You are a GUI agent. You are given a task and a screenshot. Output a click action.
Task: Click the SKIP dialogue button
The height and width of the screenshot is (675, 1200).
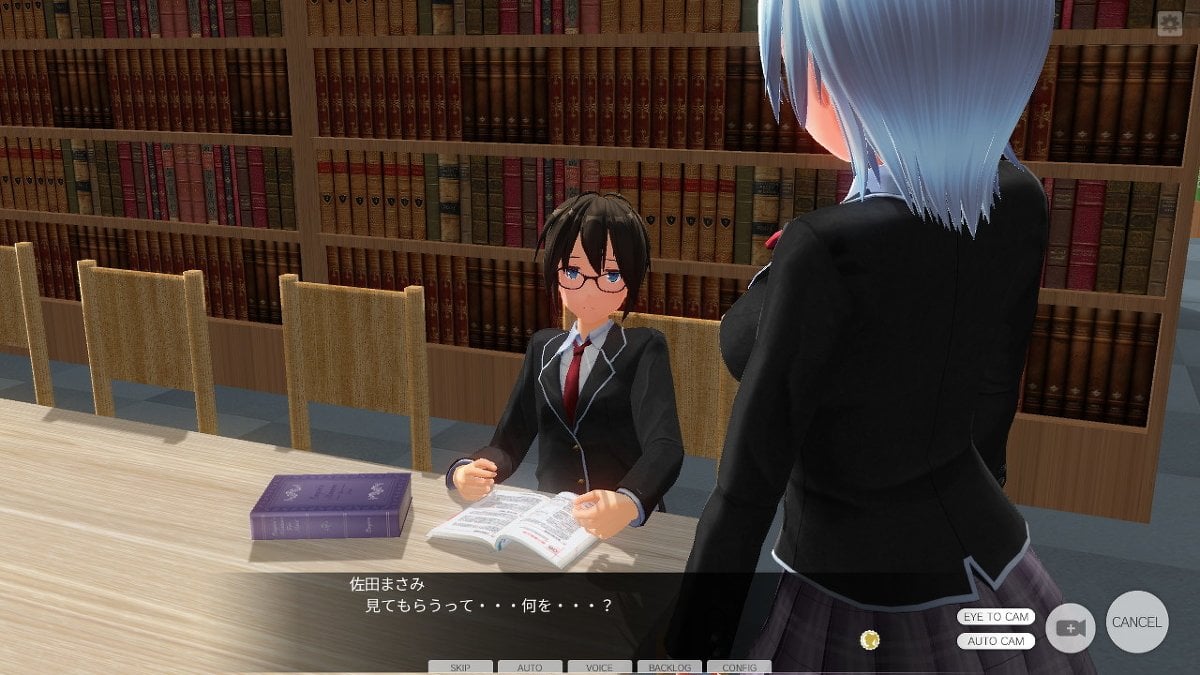tap(460, 667)
